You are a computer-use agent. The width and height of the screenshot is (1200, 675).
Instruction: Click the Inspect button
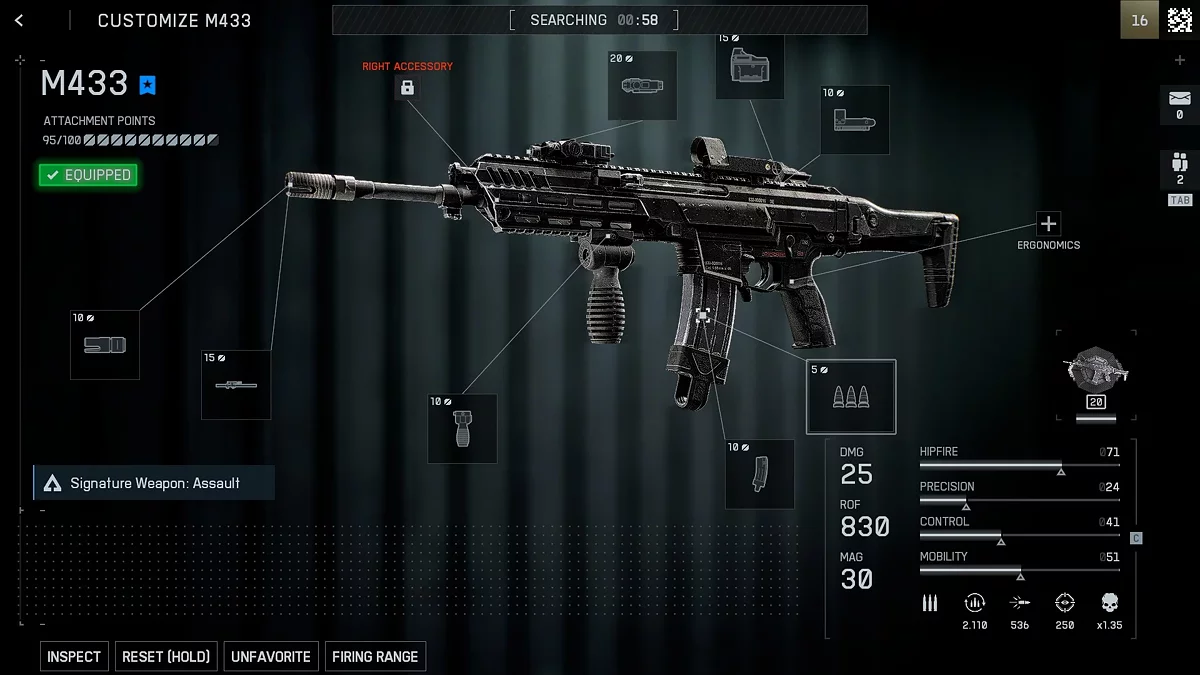point(74,657)
